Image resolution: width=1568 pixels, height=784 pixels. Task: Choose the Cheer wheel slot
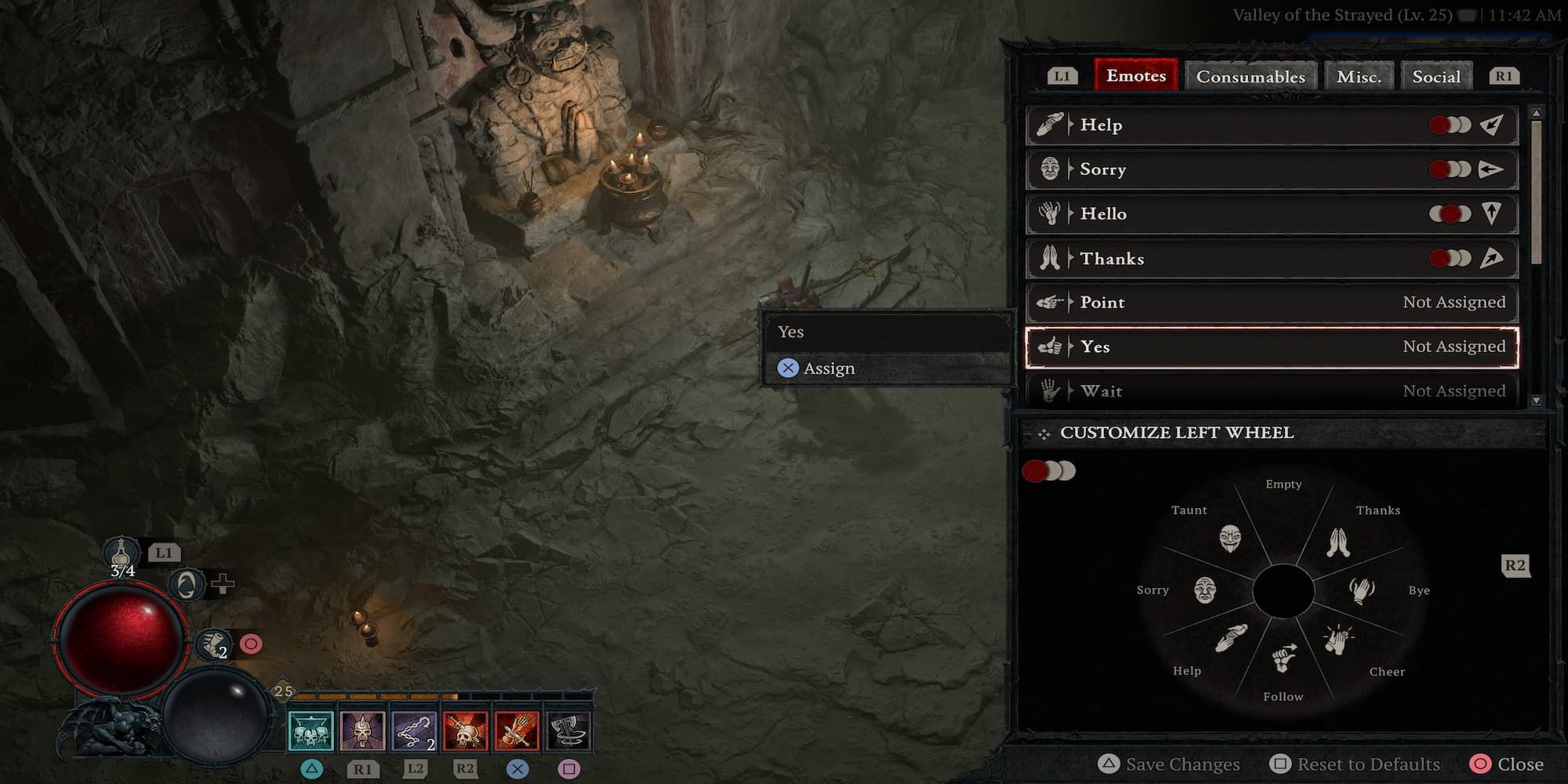coord(1339,640)
